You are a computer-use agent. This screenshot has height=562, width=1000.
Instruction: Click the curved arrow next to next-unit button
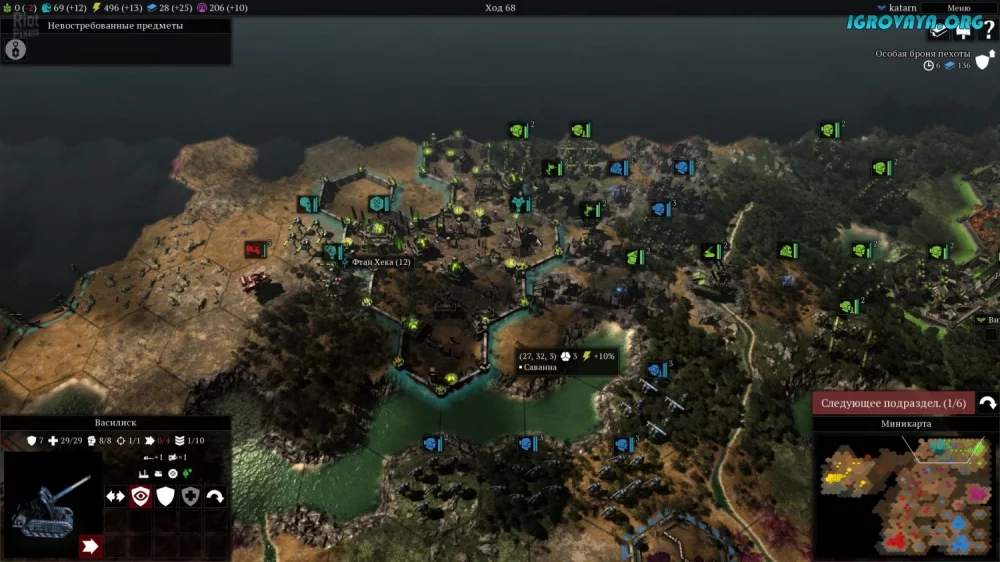987,403
